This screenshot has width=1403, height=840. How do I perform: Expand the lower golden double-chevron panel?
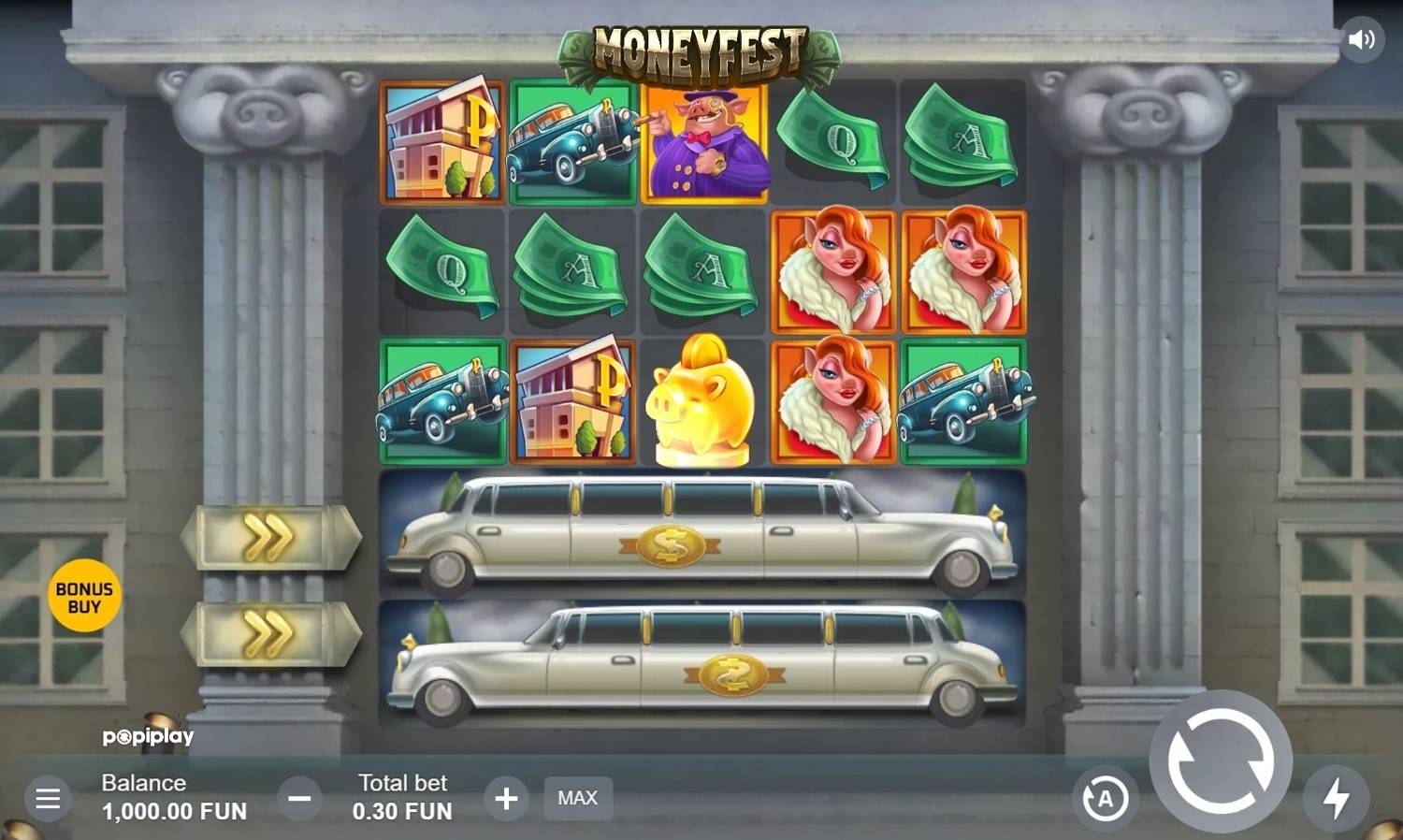tap(269, 632)
